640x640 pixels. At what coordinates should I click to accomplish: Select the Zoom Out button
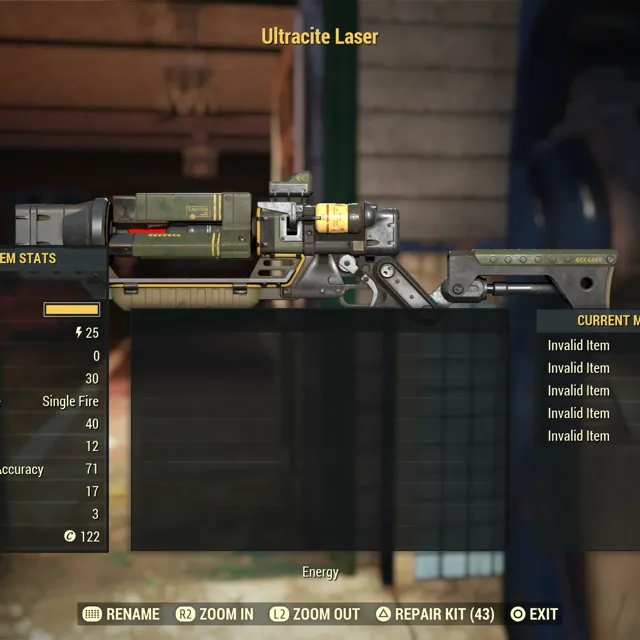pyautogui.click(x=314, y=614)
